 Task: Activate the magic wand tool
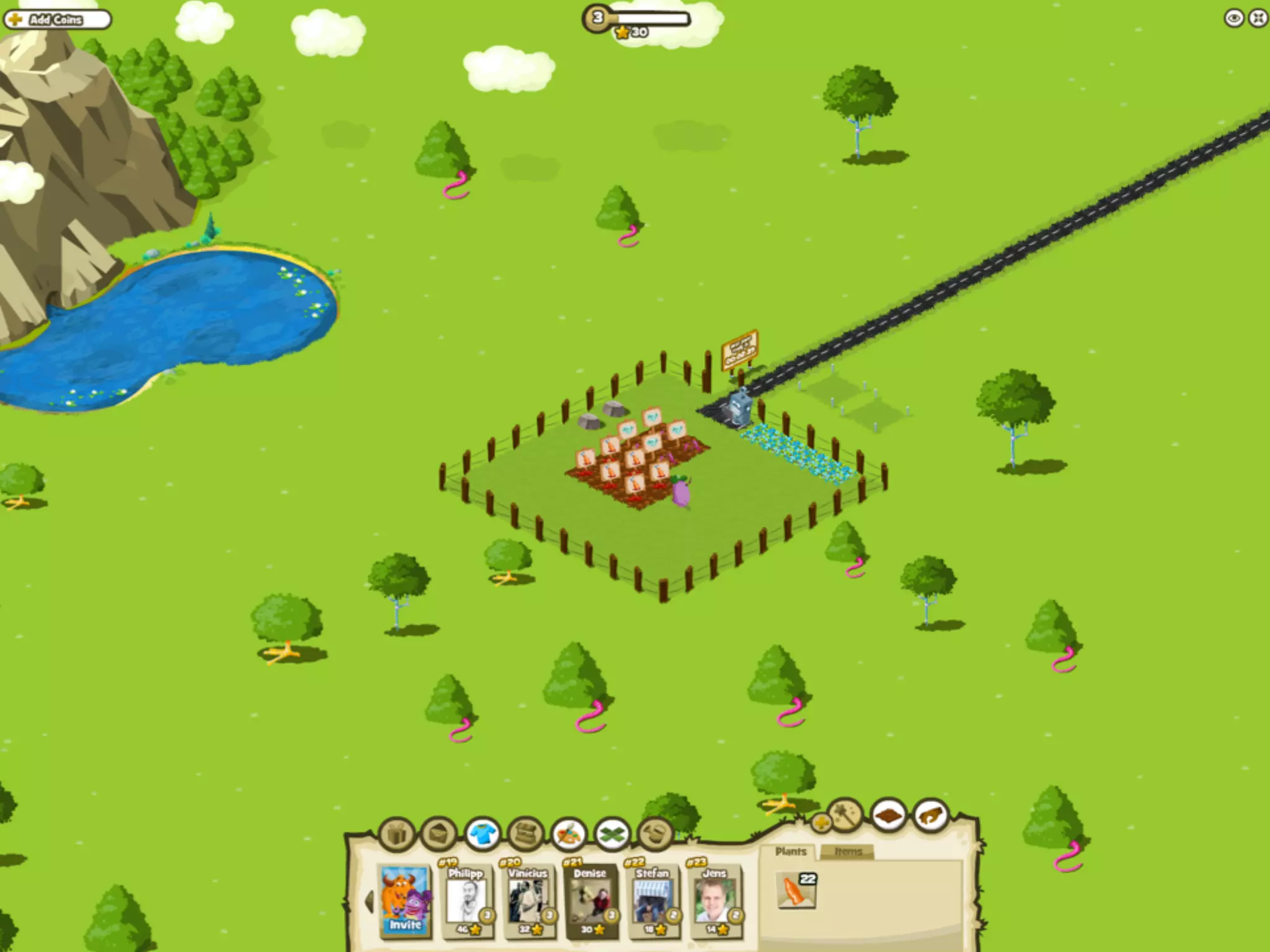point(846,814)
